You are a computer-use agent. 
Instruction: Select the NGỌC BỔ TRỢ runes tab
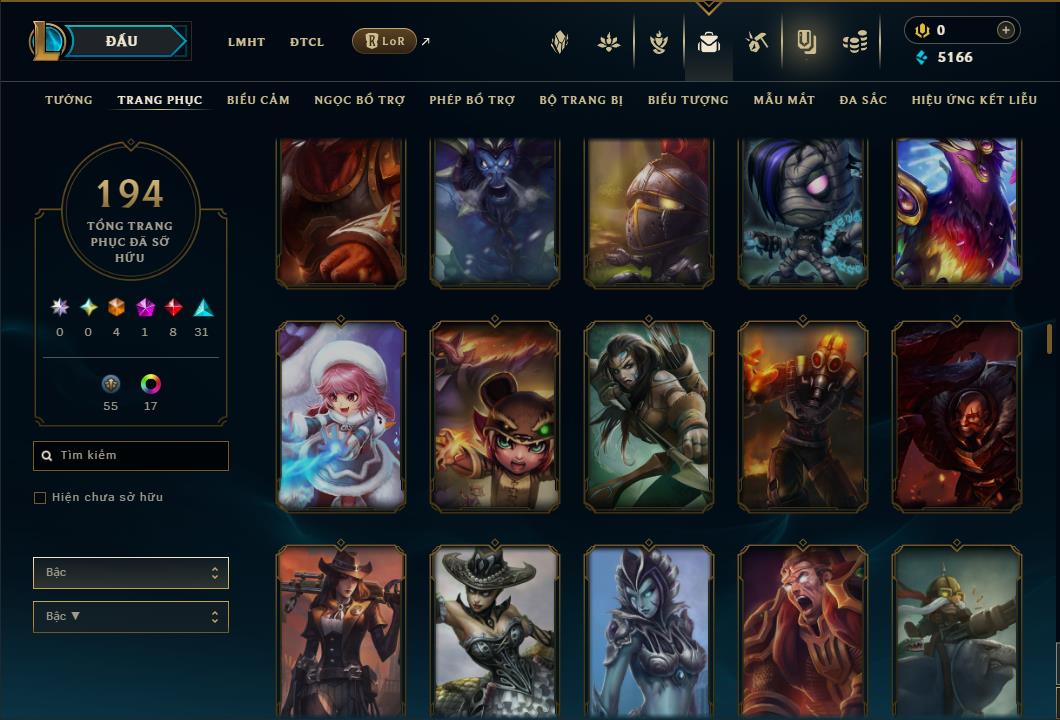(x=359, y=100)
